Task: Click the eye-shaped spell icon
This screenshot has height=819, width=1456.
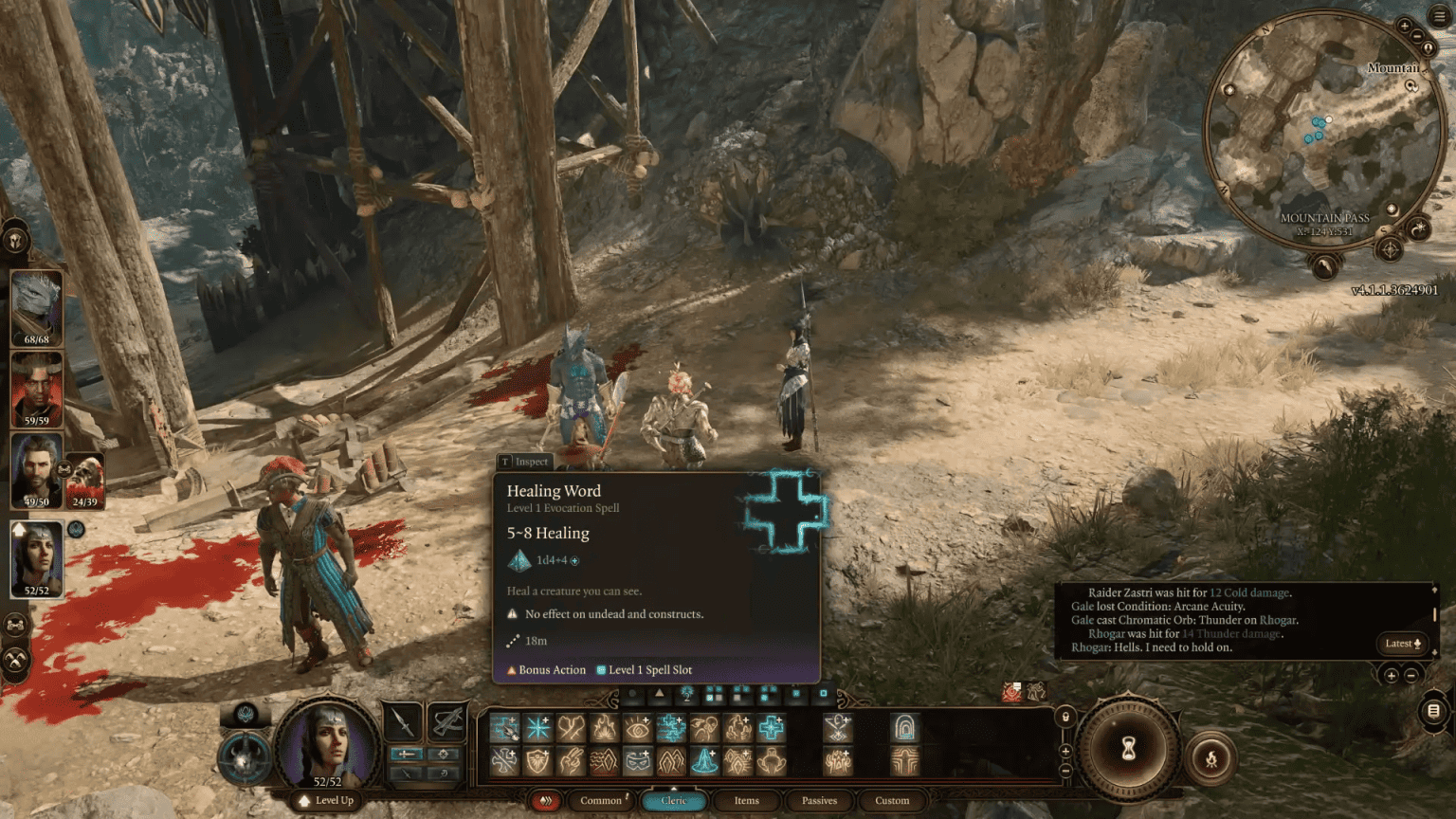Action: click(x=639, y=729)
